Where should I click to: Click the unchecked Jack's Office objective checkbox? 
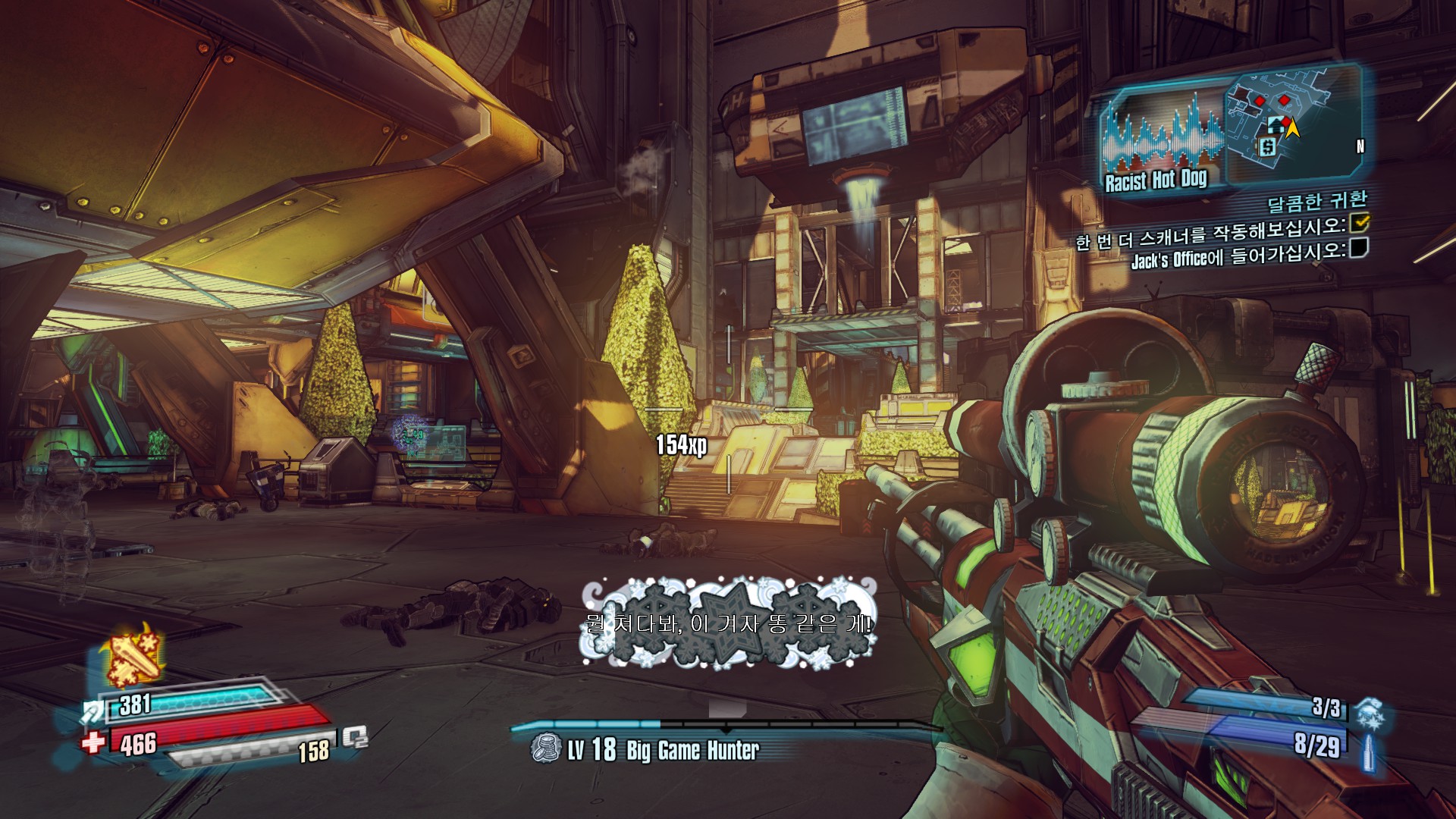(1359, 247)
